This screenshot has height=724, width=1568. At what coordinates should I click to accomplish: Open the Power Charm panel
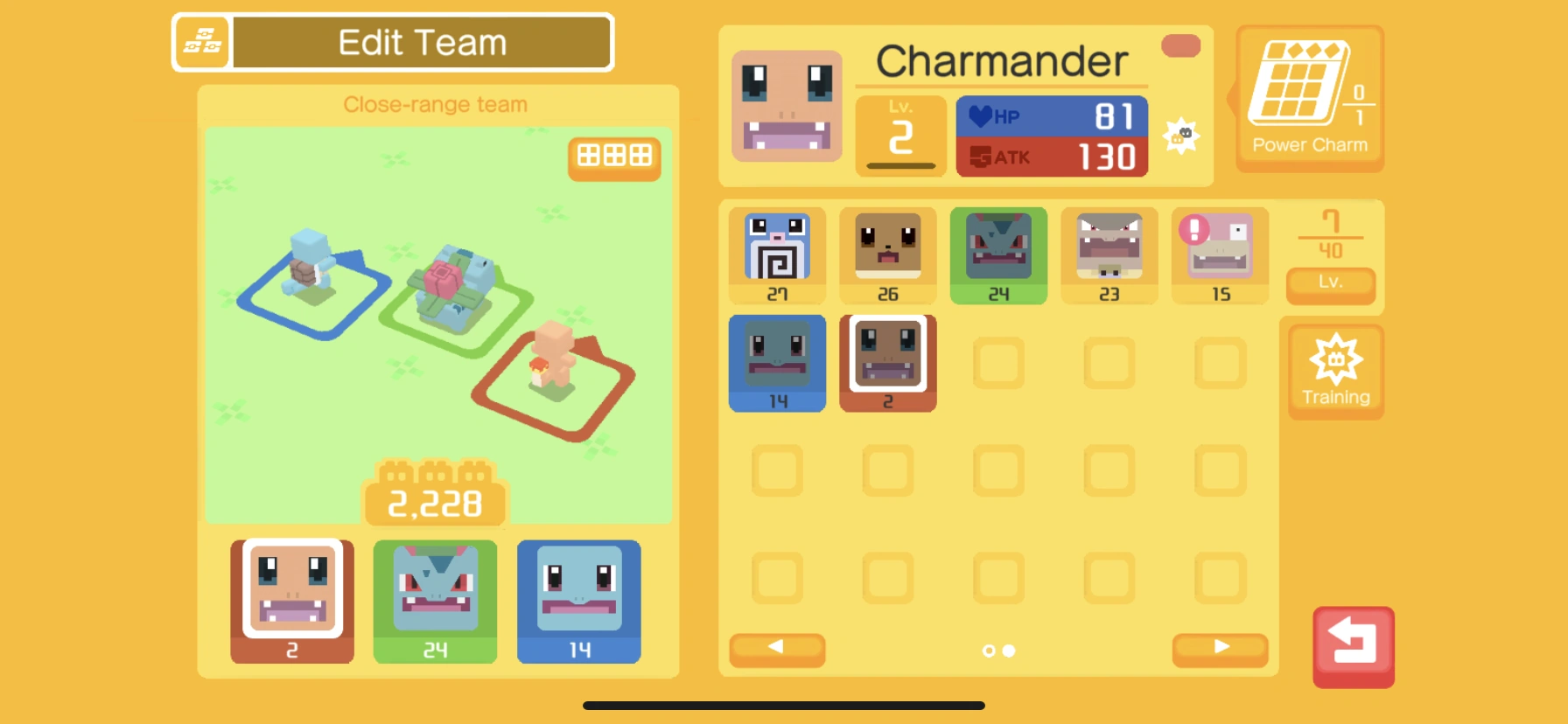tap(1309, 96)
